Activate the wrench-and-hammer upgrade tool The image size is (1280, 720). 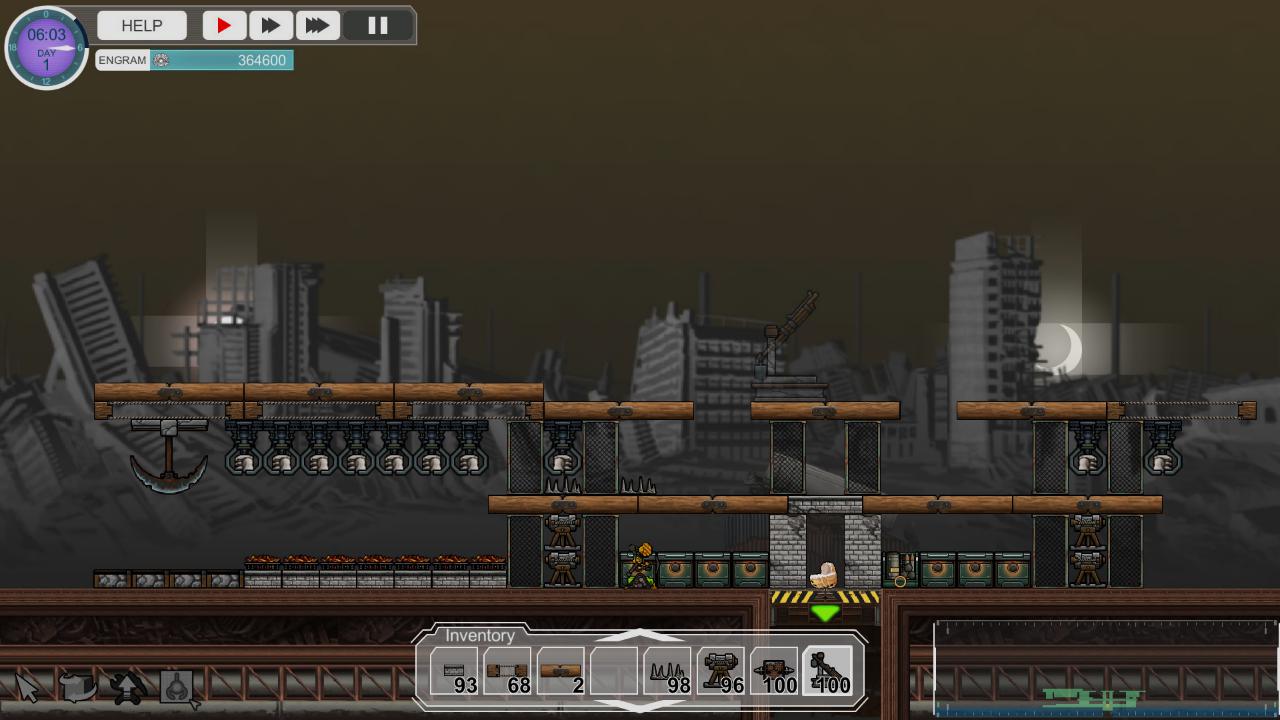(127, 687)
